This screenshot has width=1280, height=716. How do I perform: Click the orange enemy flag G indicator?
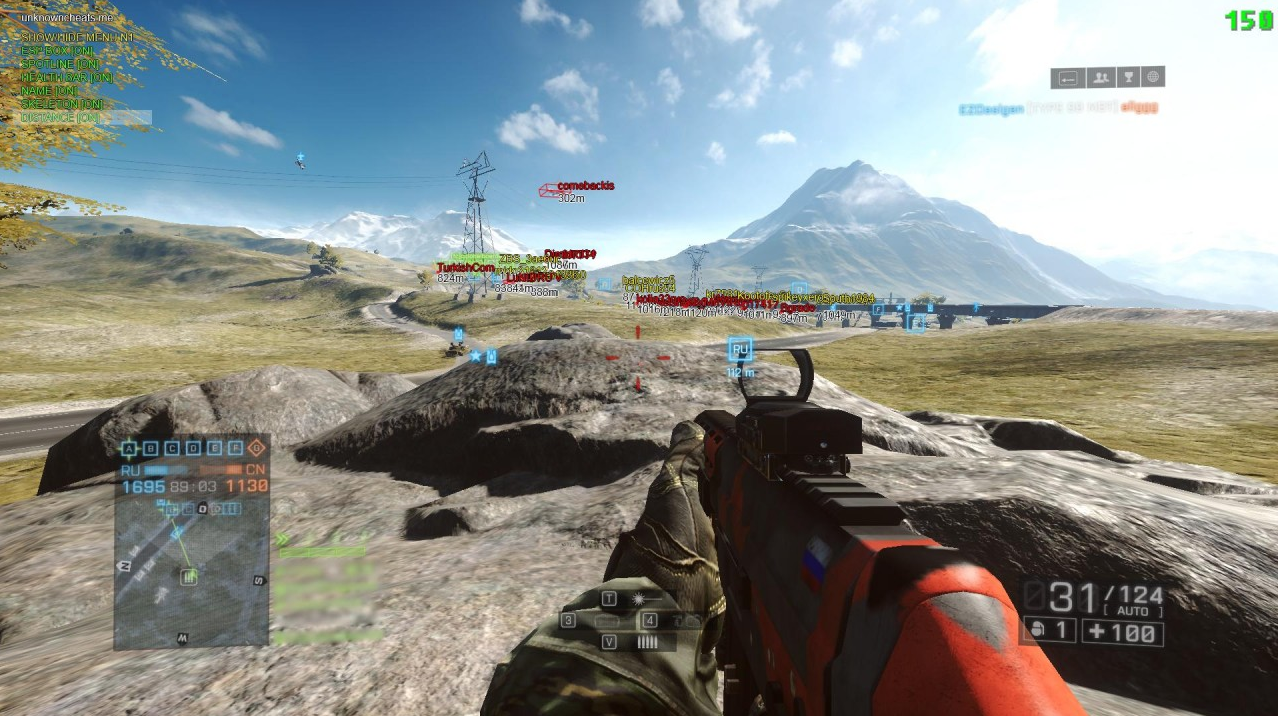click(x=257, y=448)
